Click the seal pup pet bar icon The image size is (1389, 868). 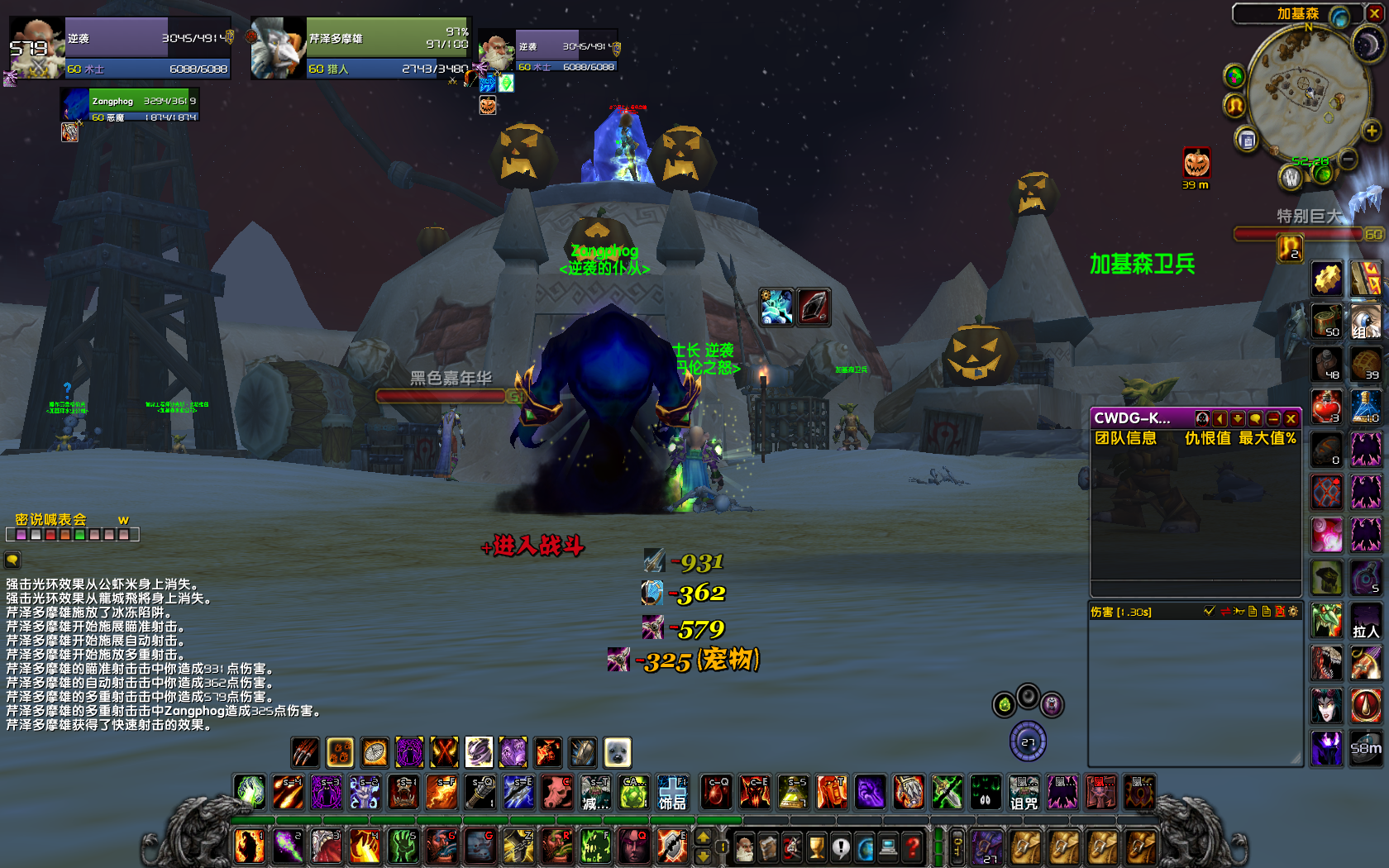(618, 752)
